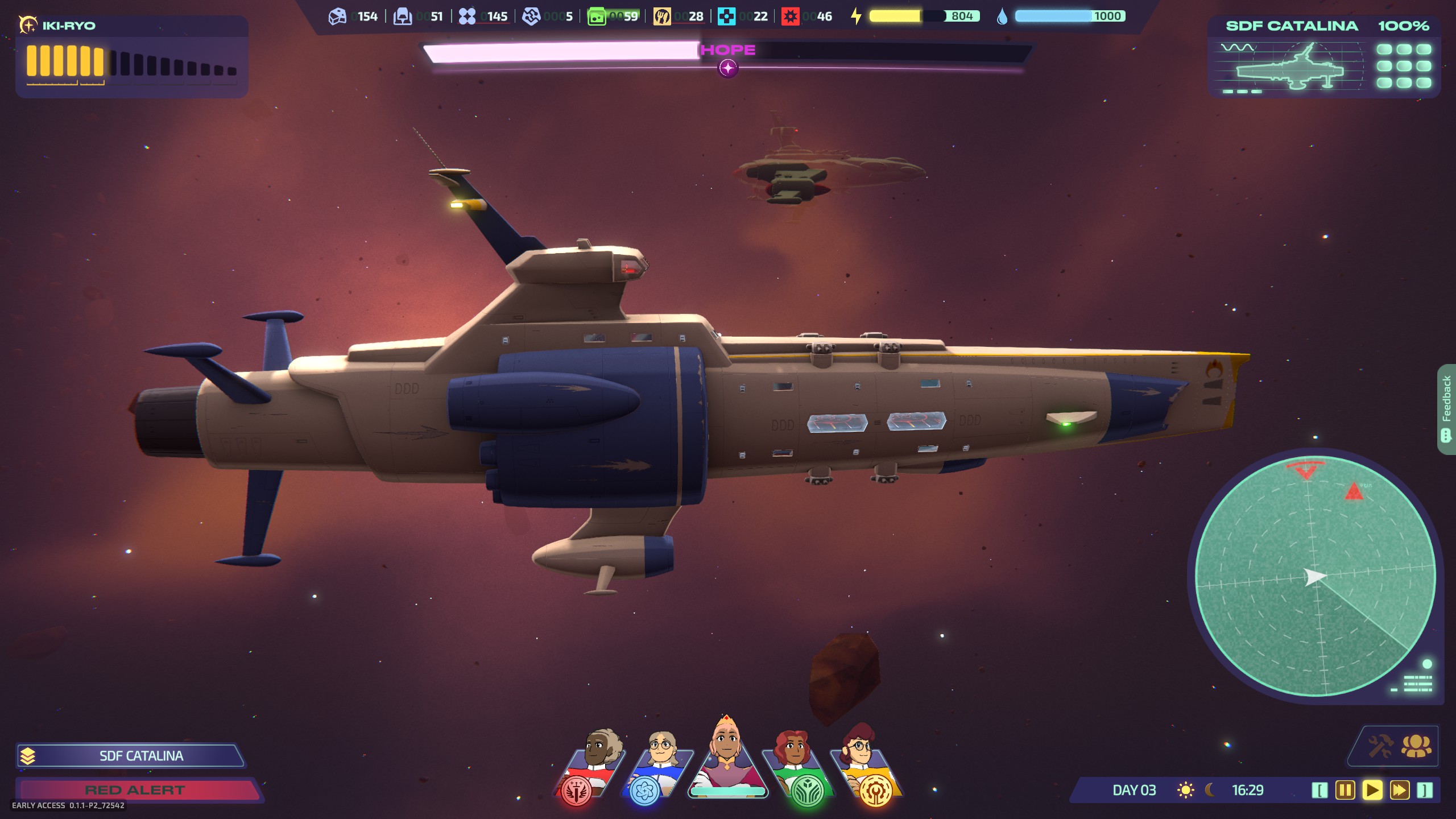Toggle the Red Alert button

point(136,790)
